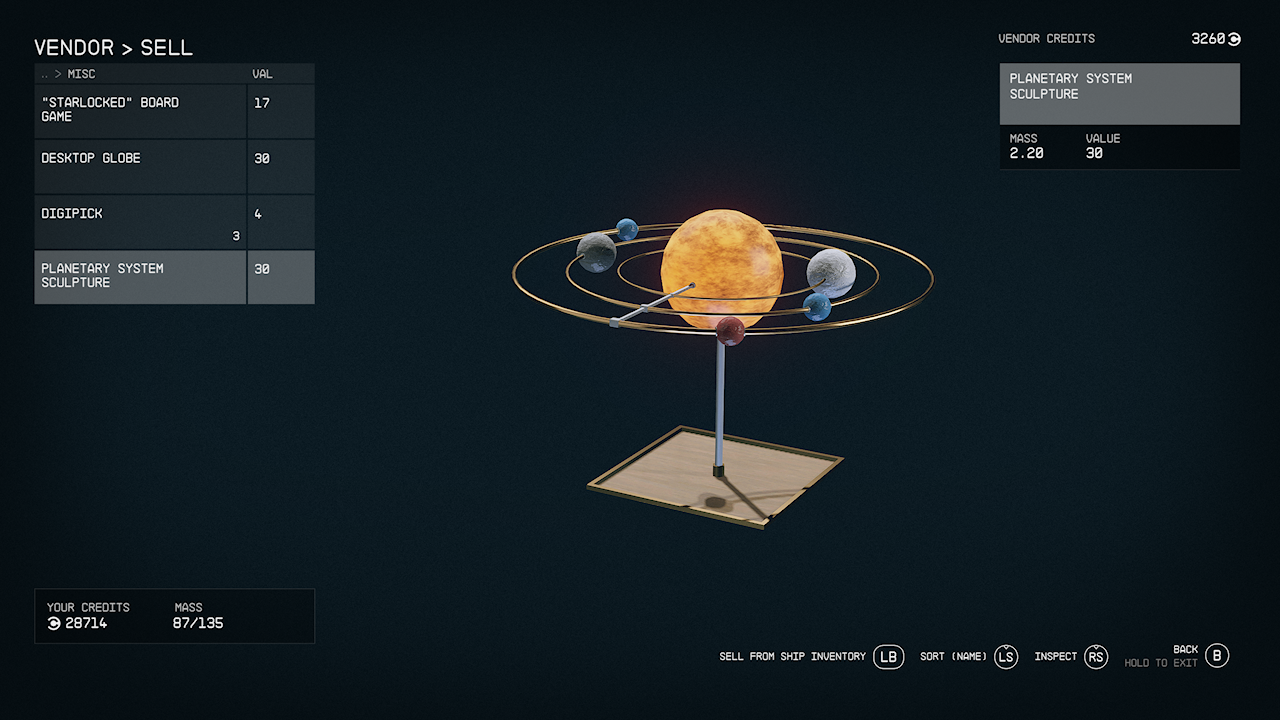Open the parent category via the .. breadcrumb
Viewport: 1280px width, 720px height.
45,73
